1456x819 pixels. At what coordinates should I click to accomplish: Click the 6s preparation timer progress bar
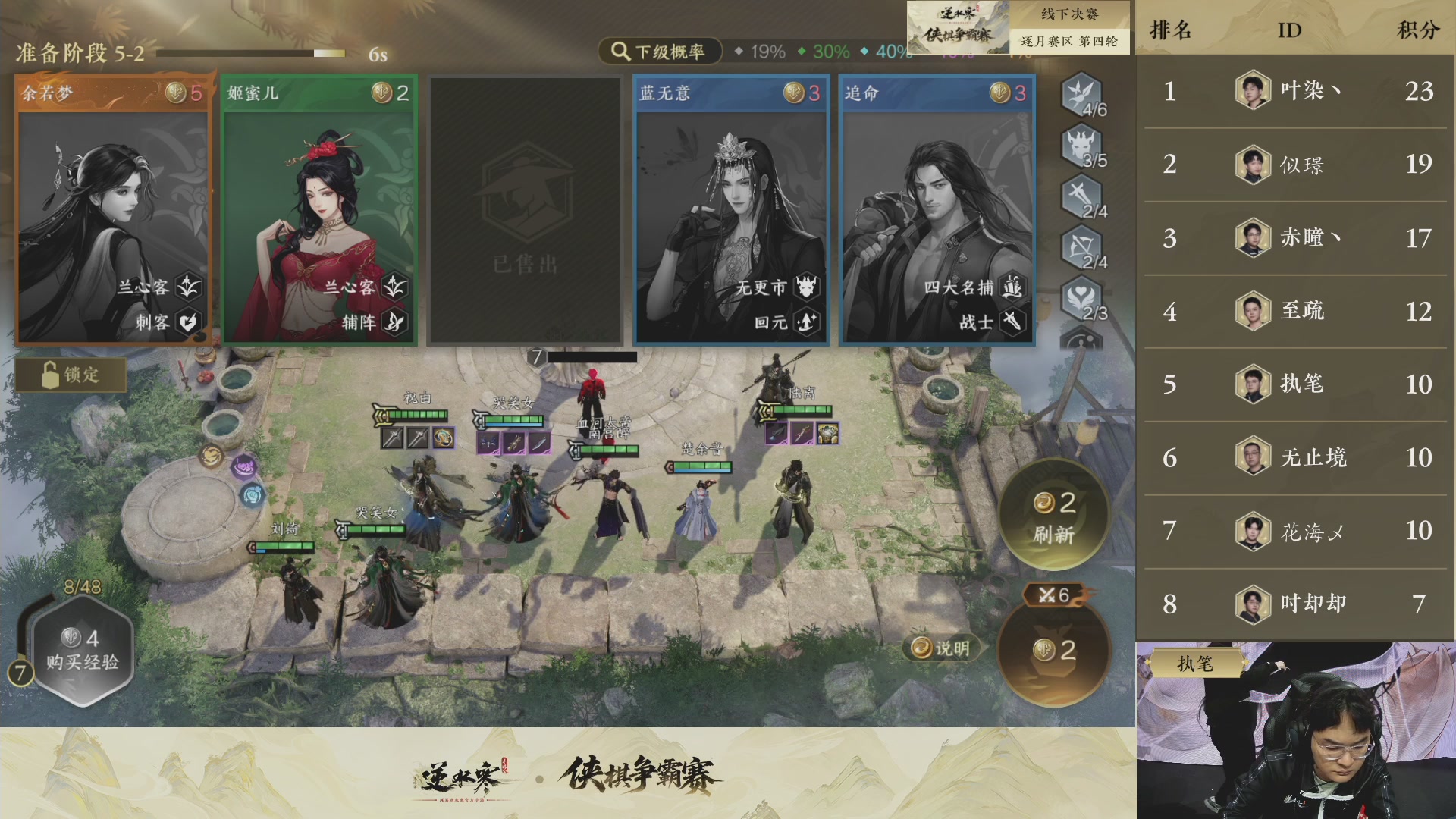click(250, 53)
